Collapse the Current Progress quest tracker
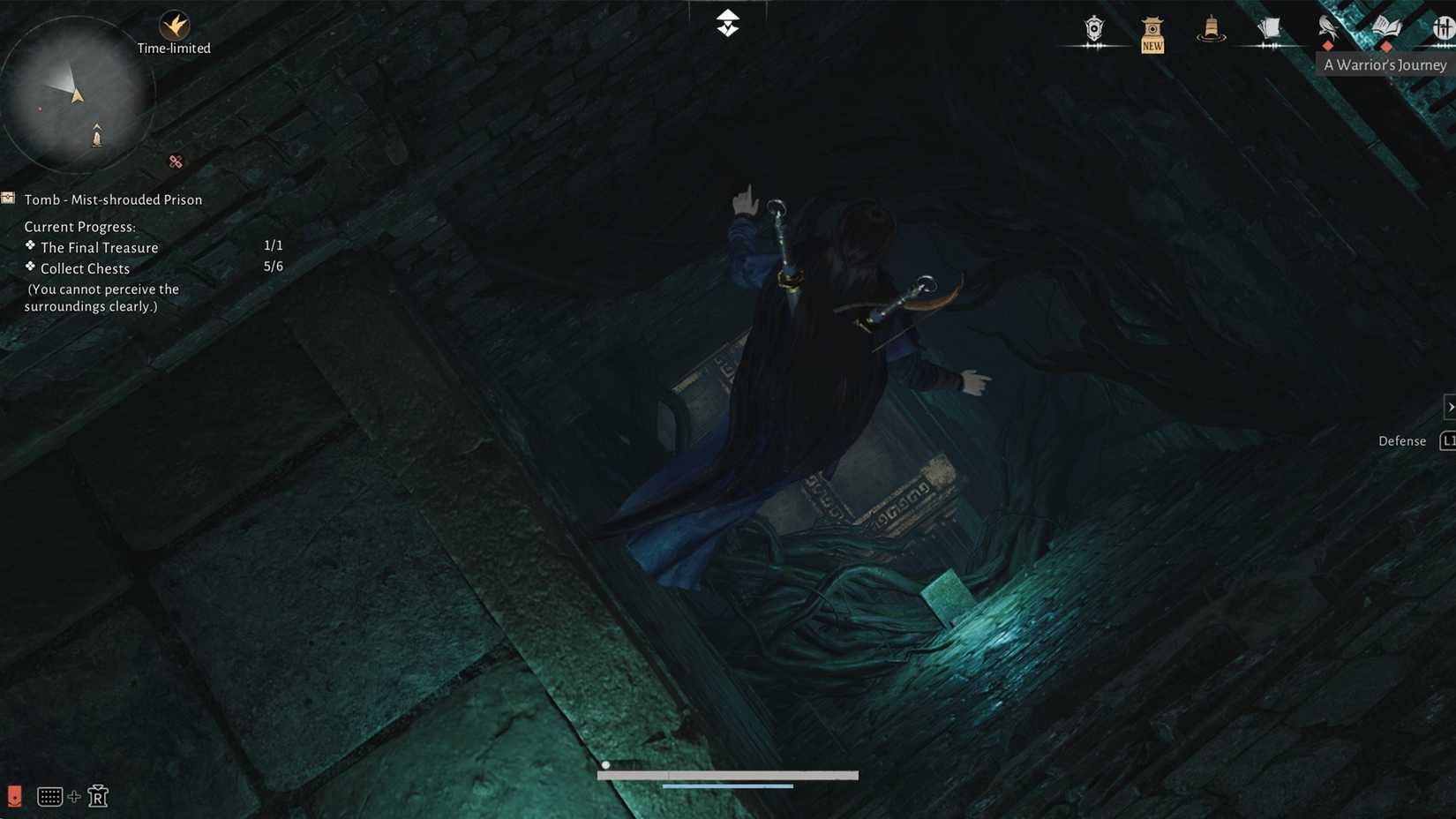Viewport: 1456px width, 819px height. click(x=79, y=227)
